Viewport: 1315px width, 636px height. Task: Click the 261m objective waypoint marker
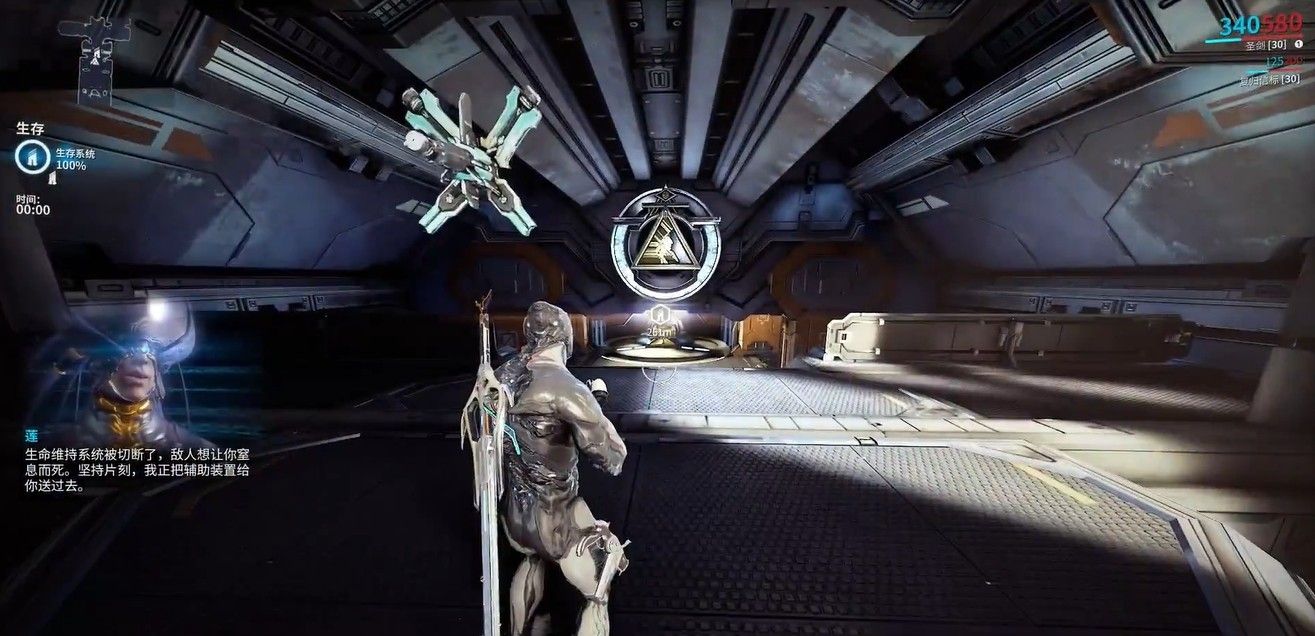coord(659,322)
